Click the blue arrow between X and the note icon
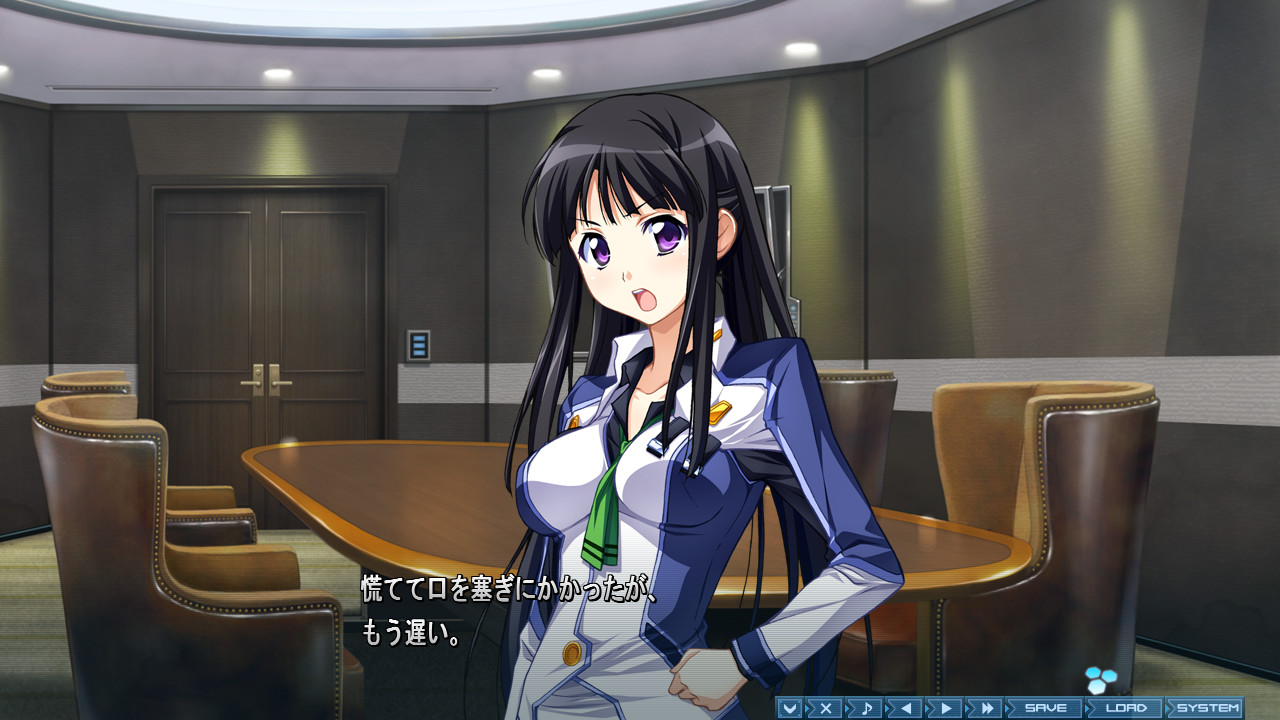The image size is (1280, 720). point(848,708)
